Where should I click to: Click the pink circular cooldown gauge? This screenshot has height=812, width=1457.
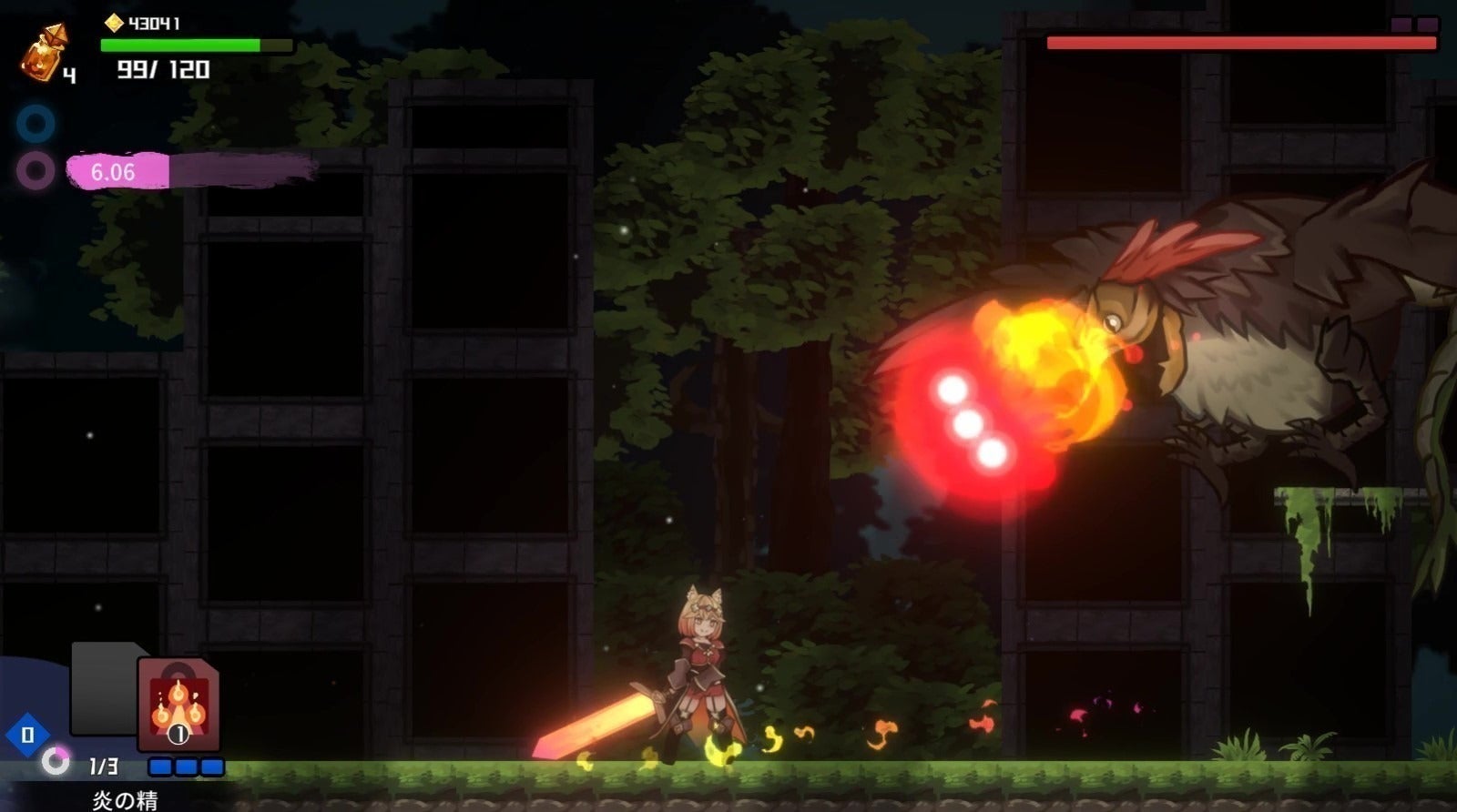point(56,760)
